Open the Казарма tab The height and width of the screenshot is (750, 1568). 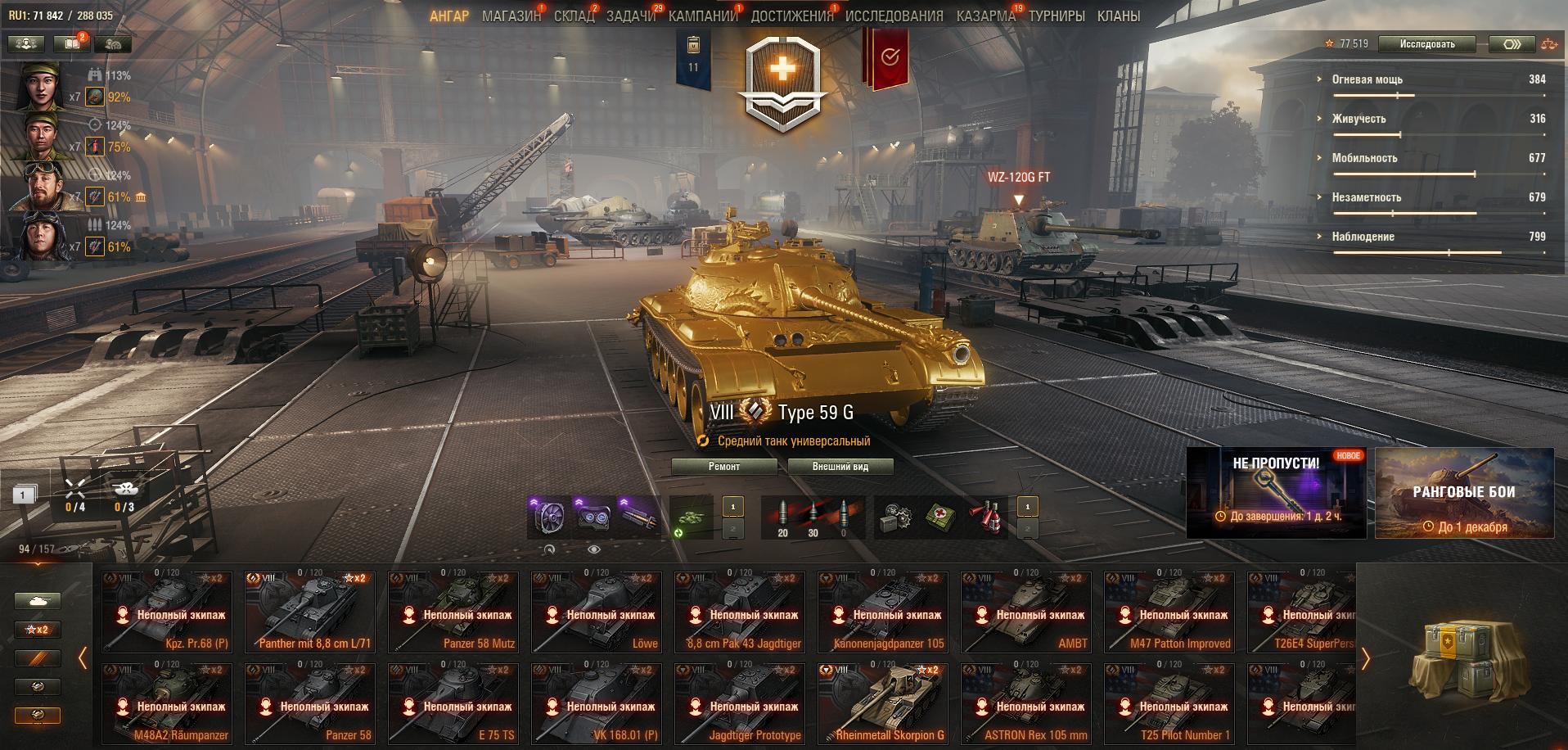tap(985, 16)
